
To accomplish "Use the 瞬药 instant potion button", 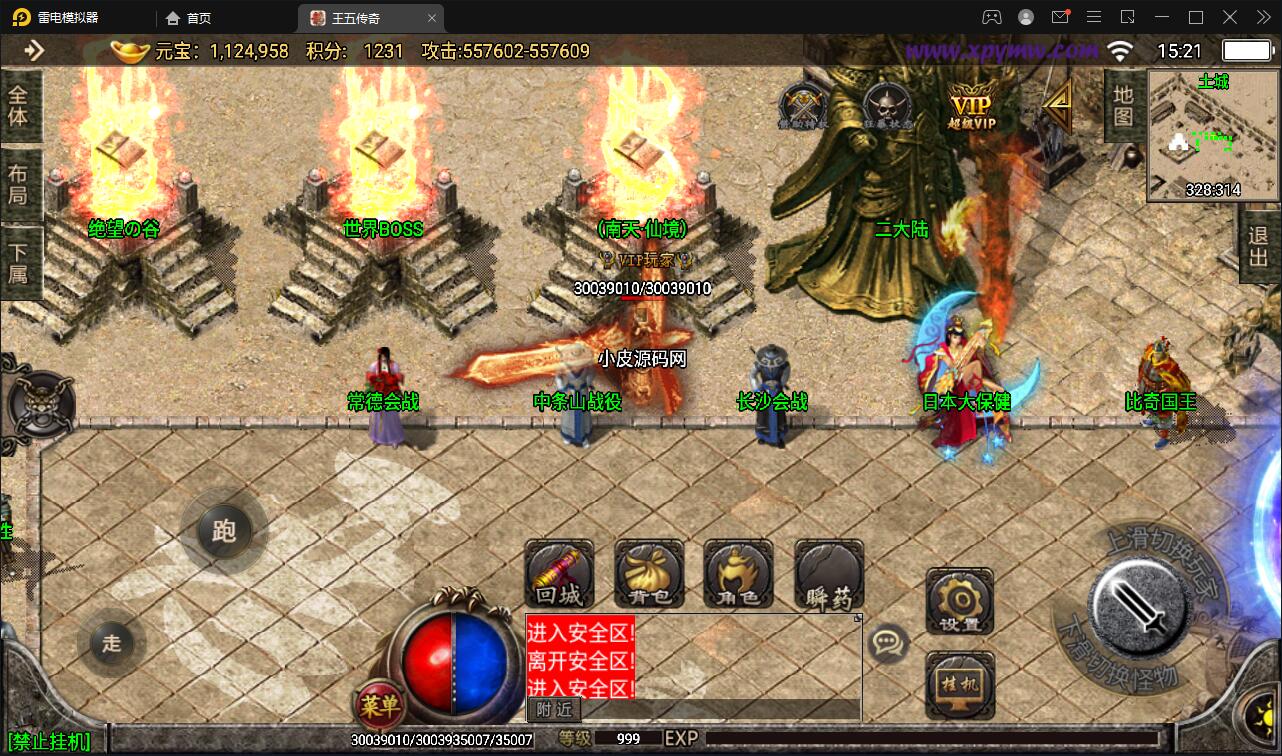I will click(x=829, y=575).
